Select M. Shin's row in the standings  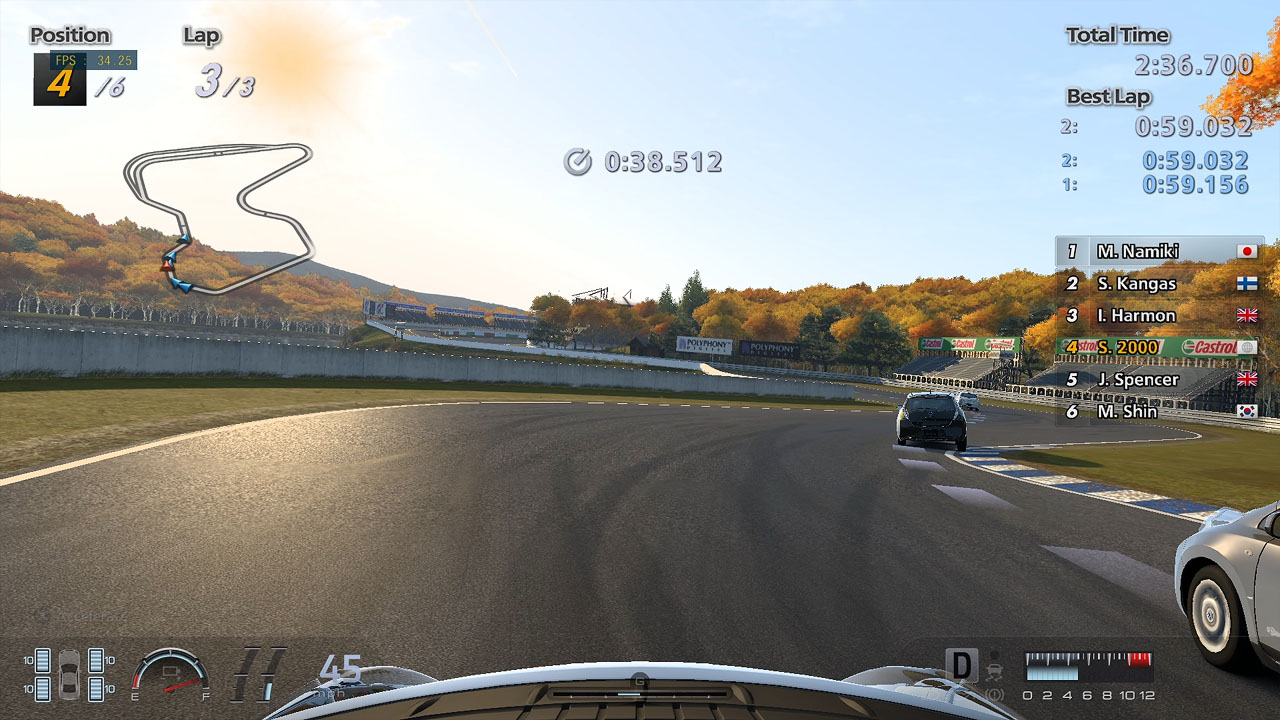1159,411
